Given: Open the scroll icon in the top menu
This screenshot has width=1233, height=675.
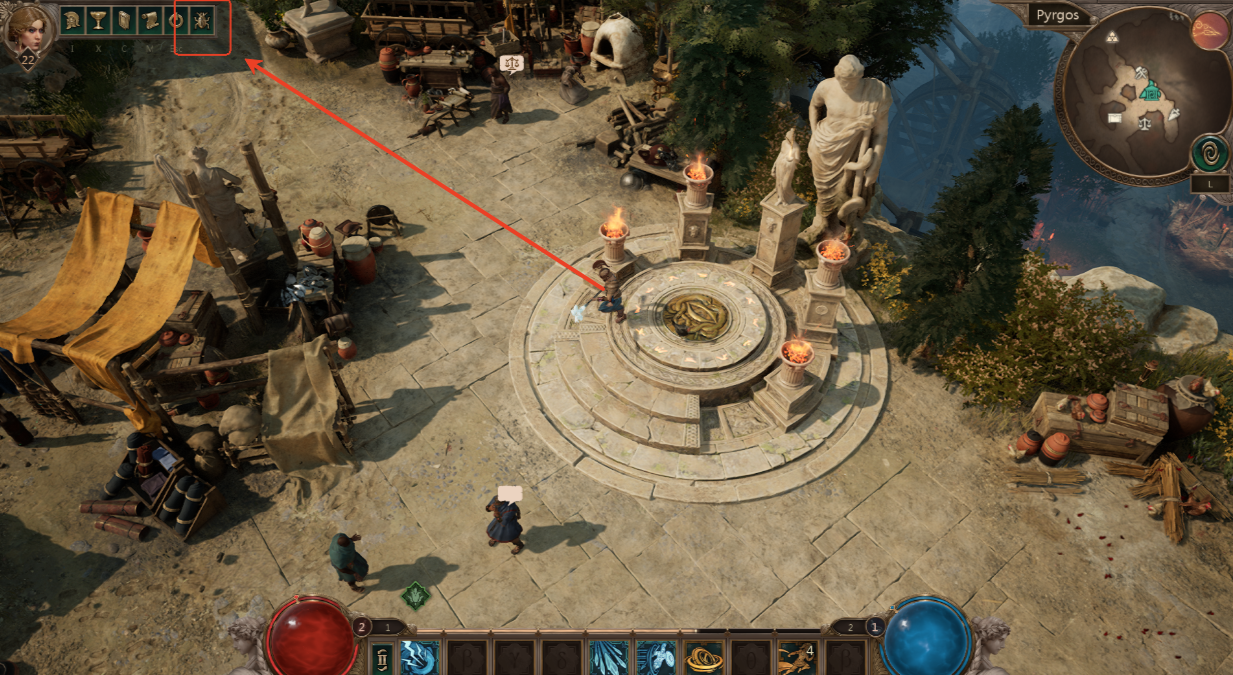Looking at the screenshot, I should click(150, 19).
